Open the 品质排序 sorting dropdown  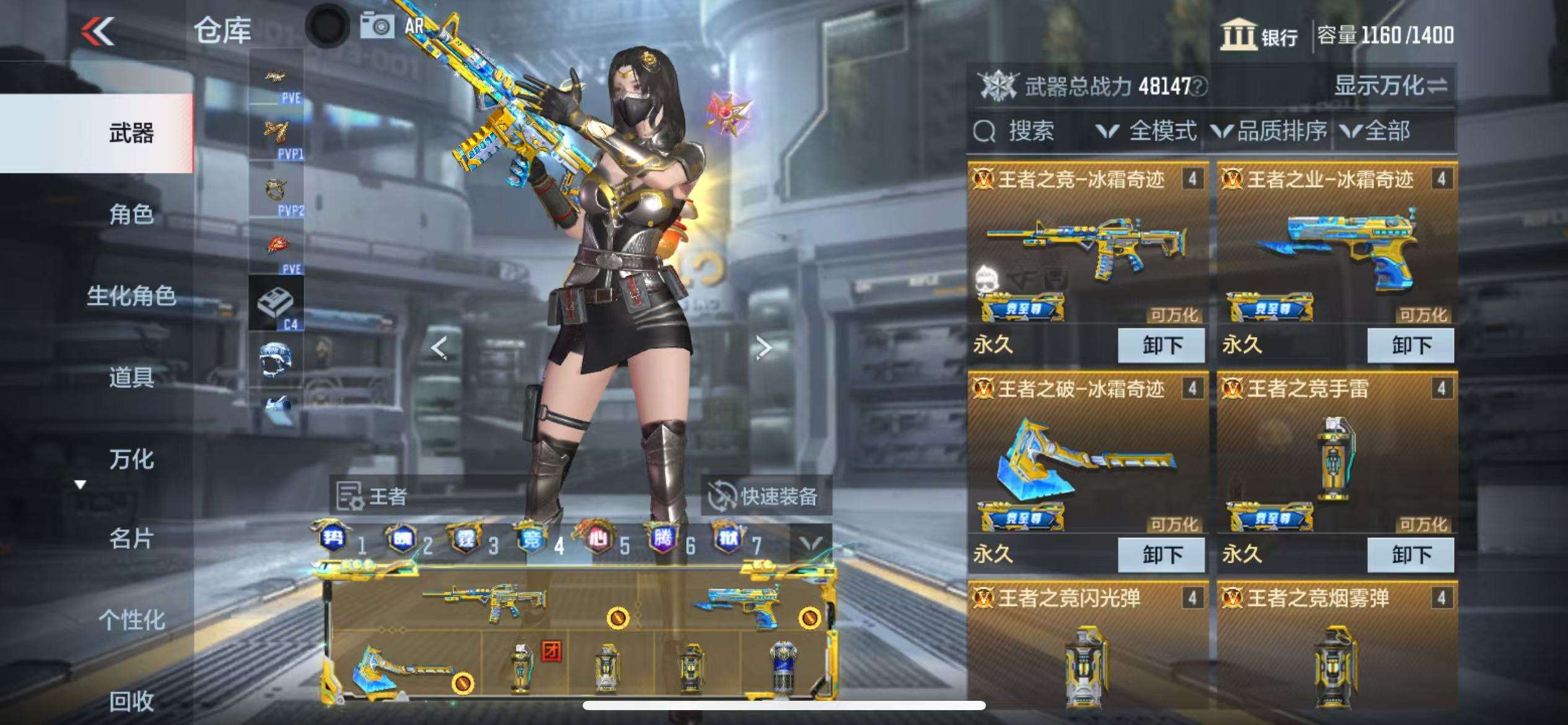[1270, 131]
